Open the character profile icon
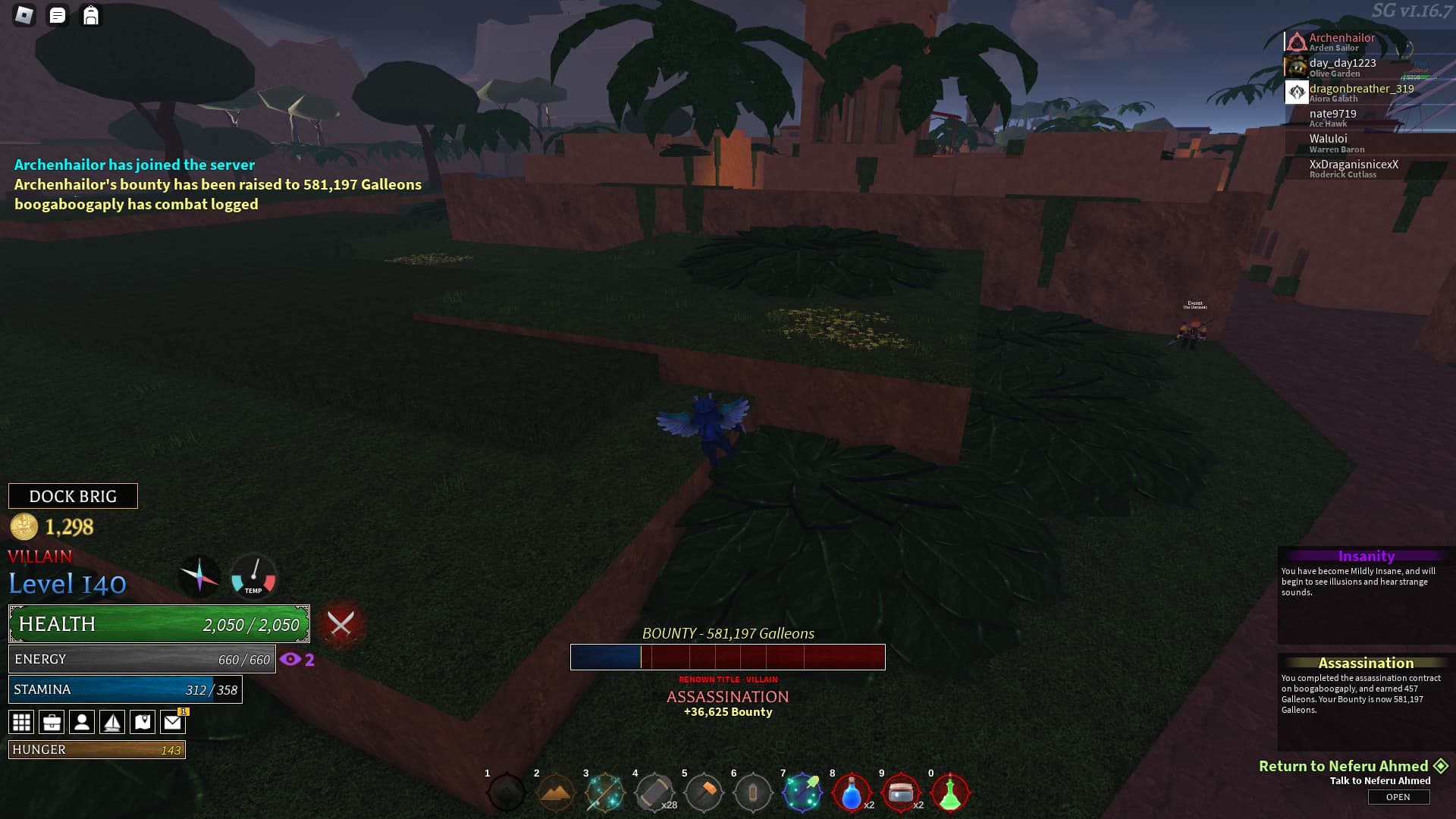The height and width of the screenshot is (819, 1456). click(82, 721)
